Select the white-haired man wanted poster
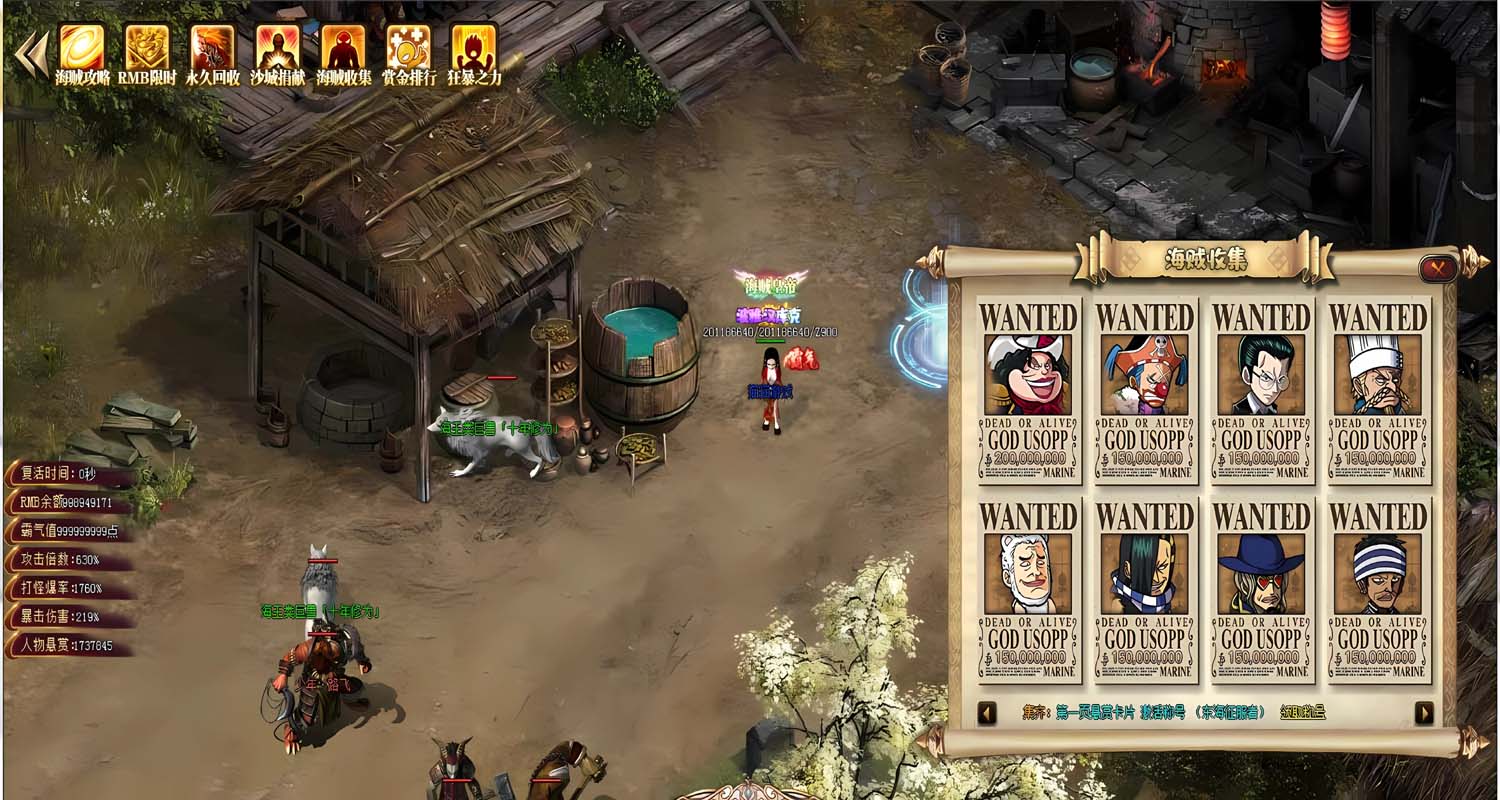This screenshot has height=800, width=1500. tap(1029, 591)
